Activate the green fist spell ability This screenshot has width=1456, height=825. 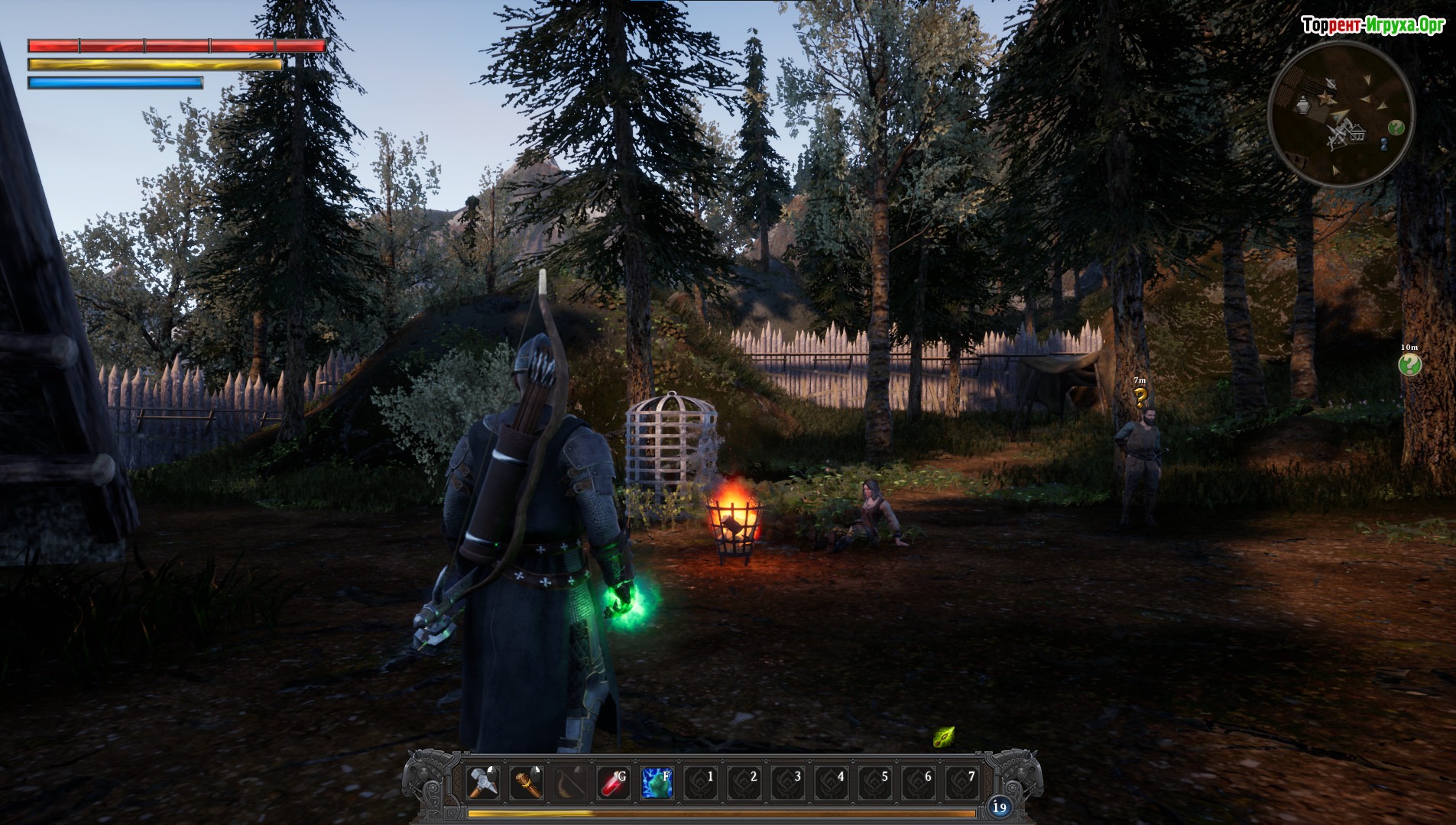[657, 783]
